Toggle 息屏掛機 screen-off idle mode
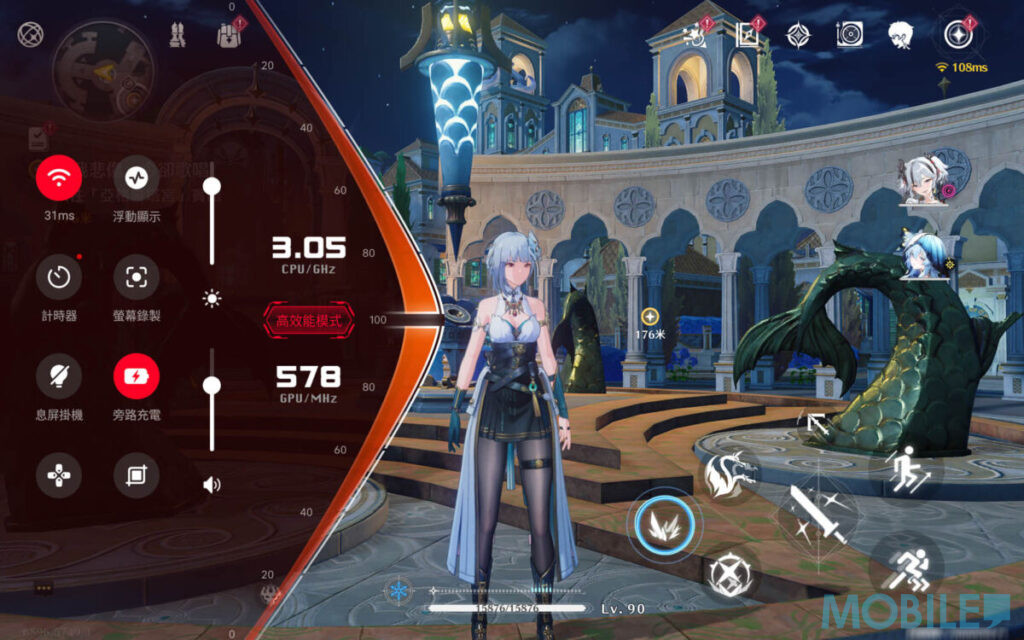The width and height of the screenshot is (1024, 640). [x=59, y=376]
